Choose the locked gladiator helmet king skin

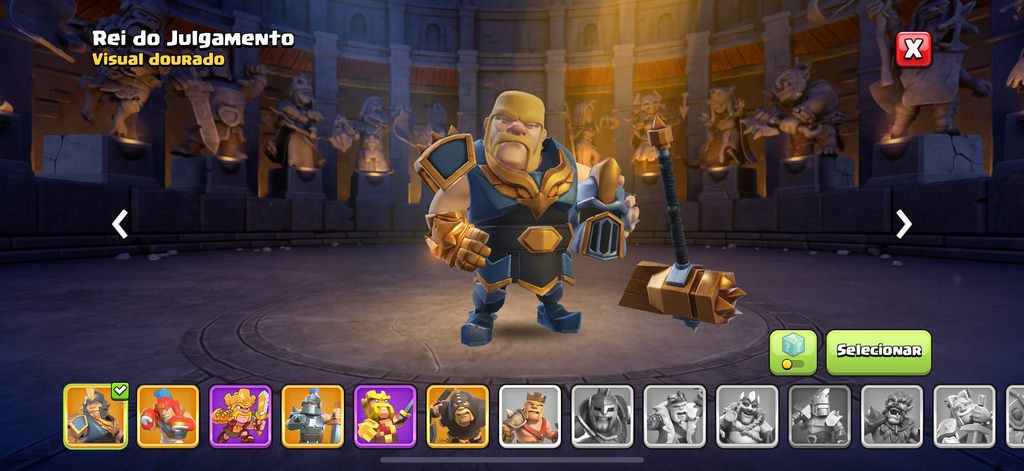[602, 416]
